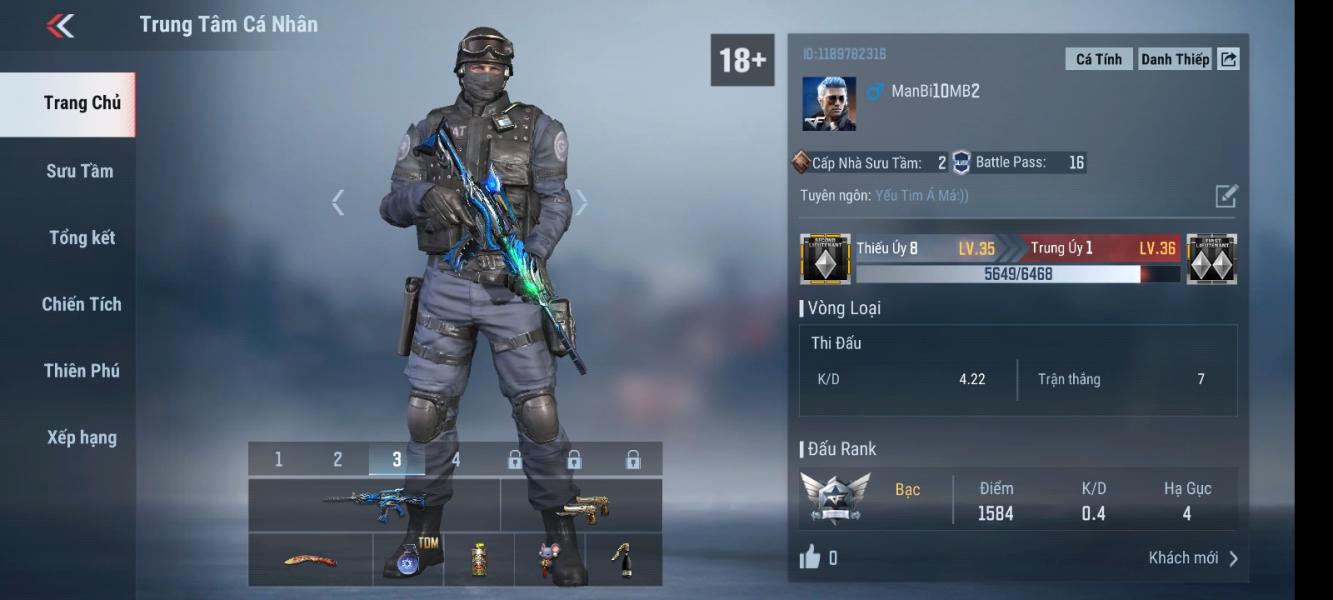Open the Trang Chủ tab
This screenshot has height=600, width=1333.
81,103
